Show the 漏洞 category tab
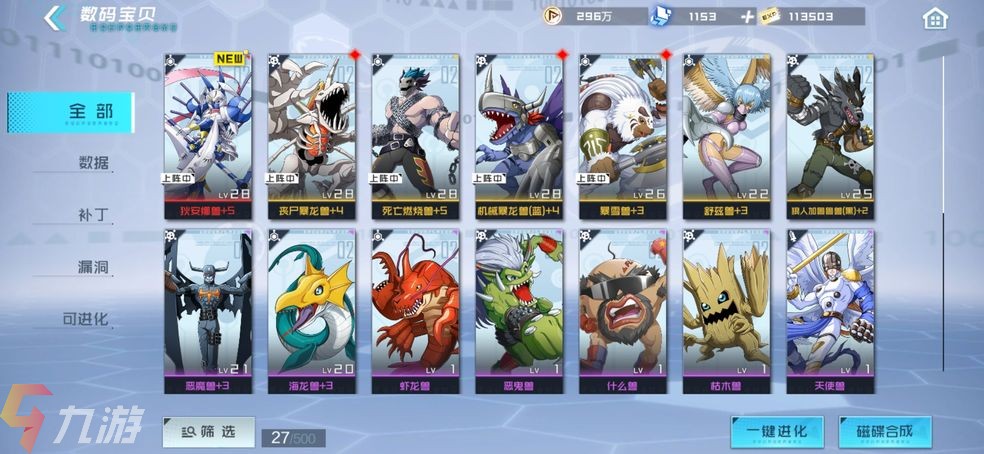This screenshot has height=454, width=984. (x=93, y=267)
